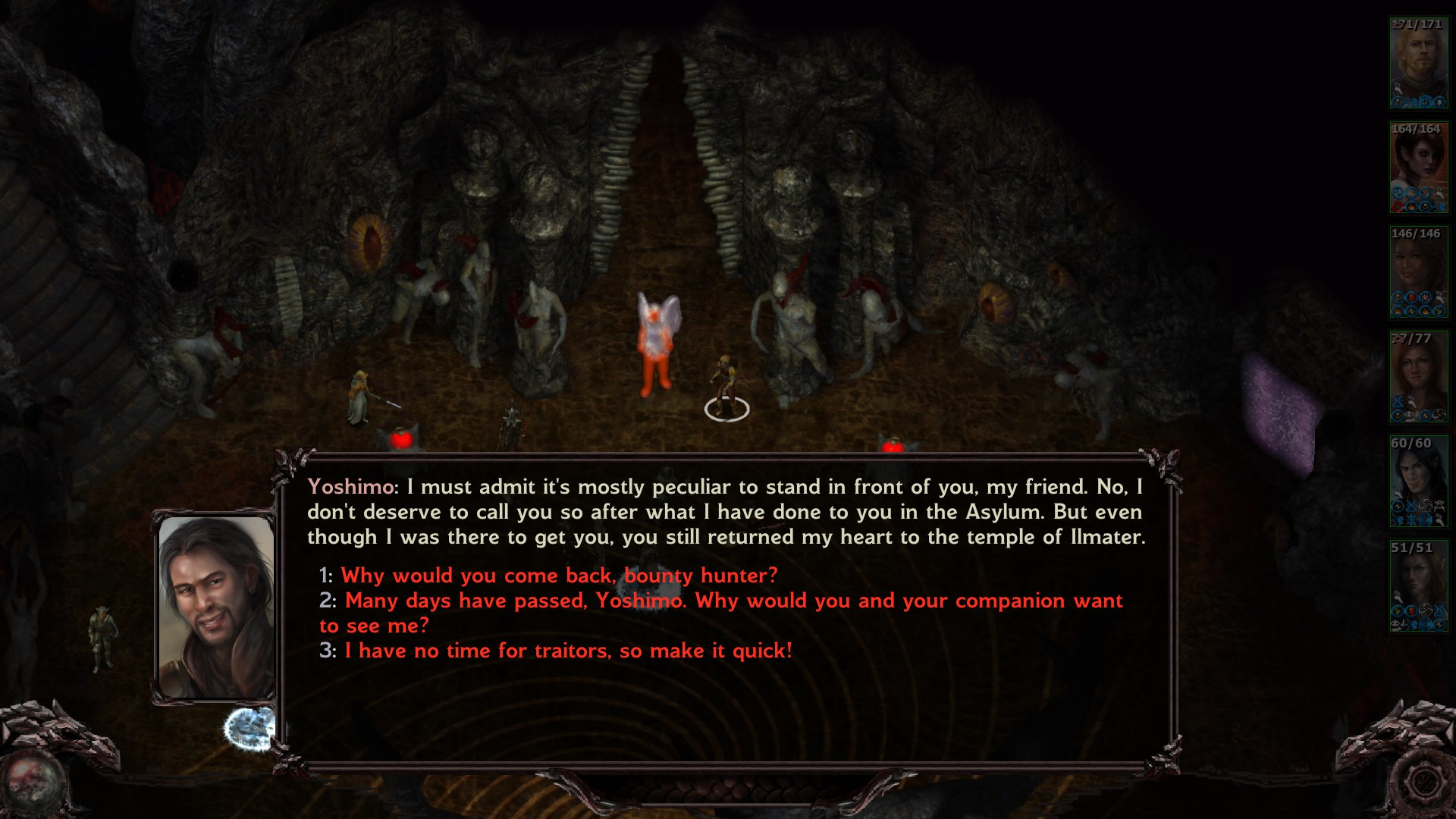This screenshot has height=819, width=1456.
Task: Pick reply "I have no time for traitors"
Action: (x=568, y=651)
